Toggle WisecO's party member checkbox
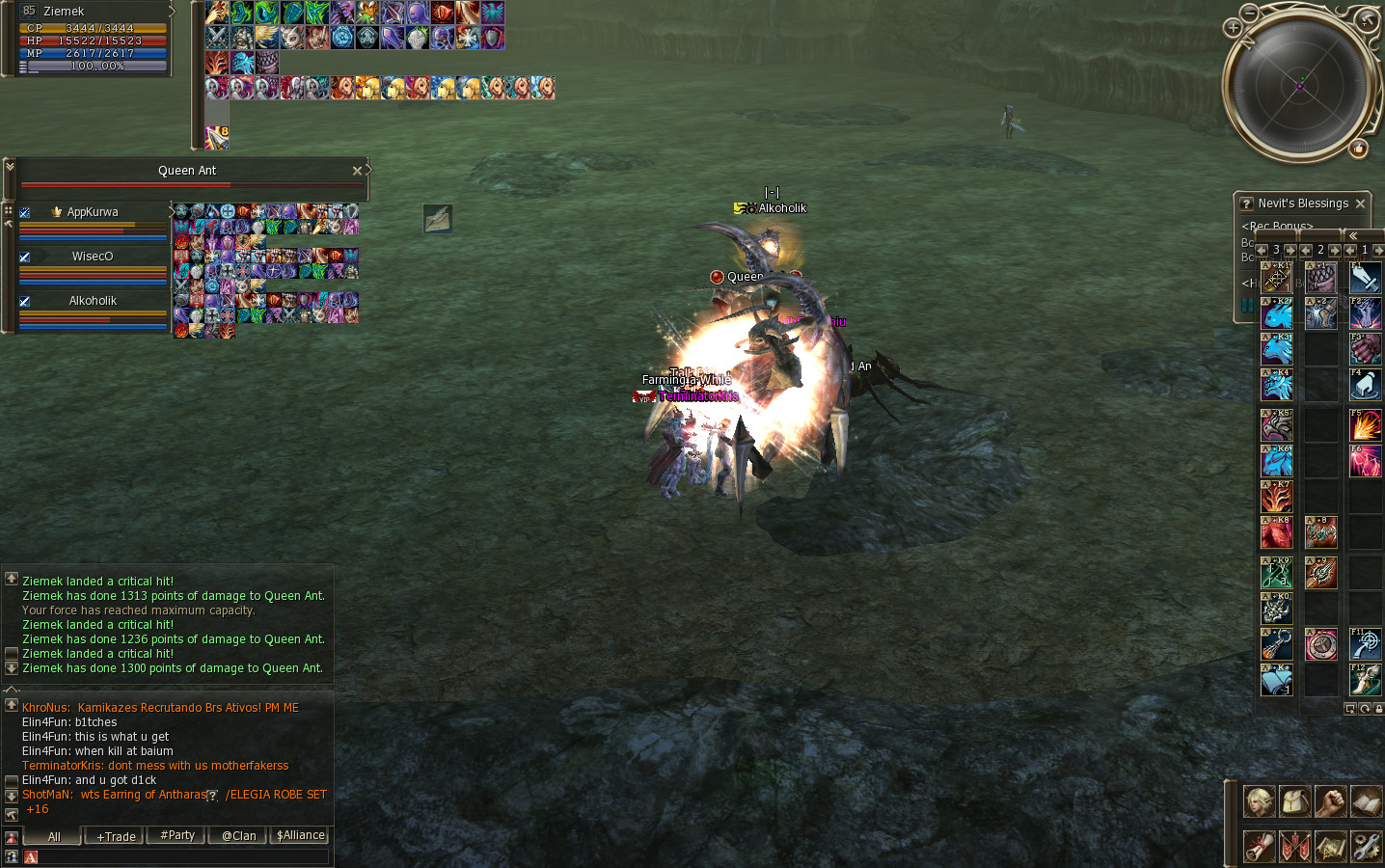The width and height of the screenshot is (1385, 868). tap(23, 256)
